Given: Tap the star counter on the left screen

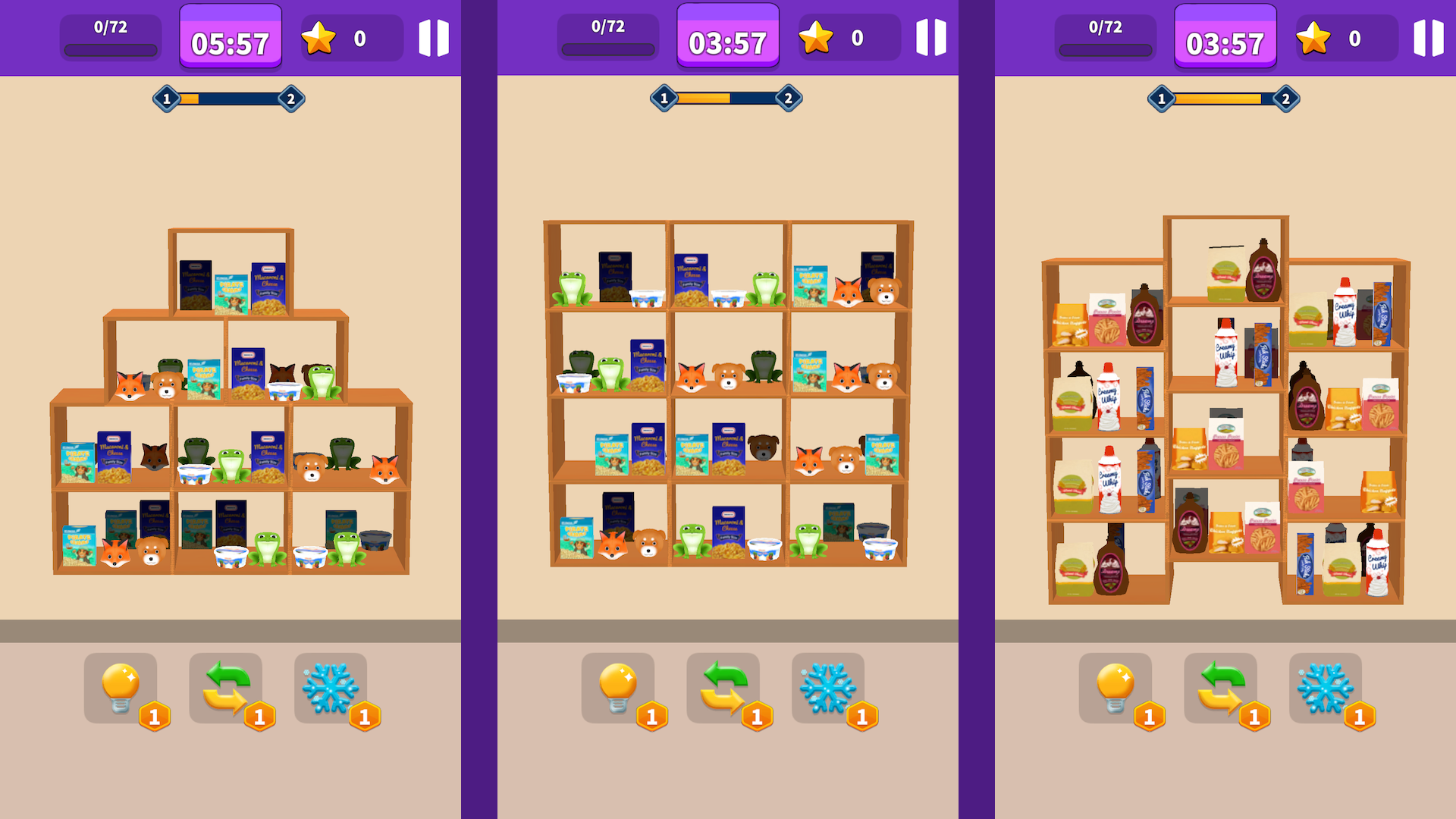Looking at the screenshot, I should coord(350,36).
